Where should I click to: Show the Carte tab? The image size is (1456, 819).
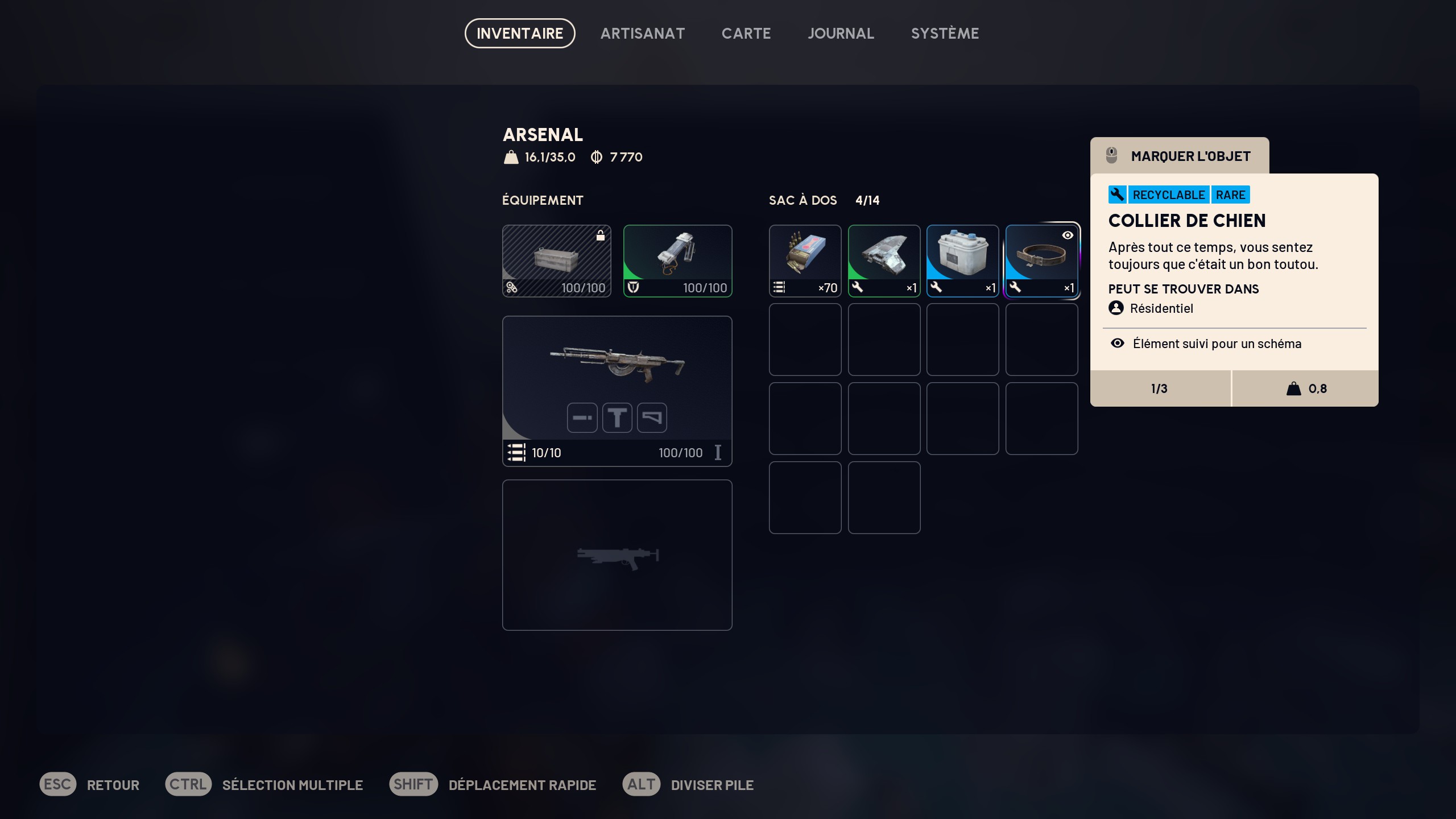click(x=746, y=34)
